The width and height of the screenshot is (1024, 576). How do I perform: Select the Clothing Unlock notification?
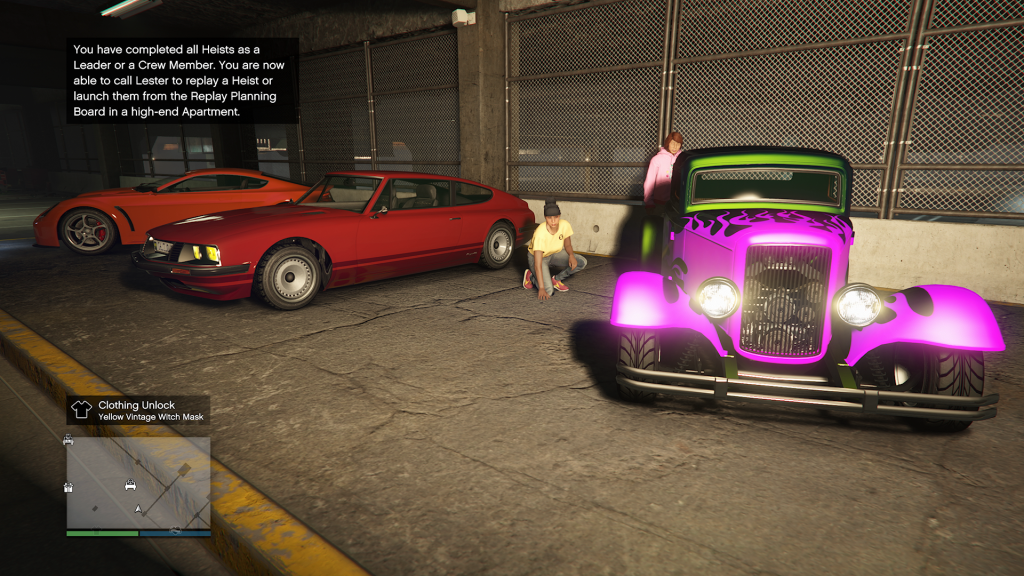pyautogui.click(x=139, y=410)
